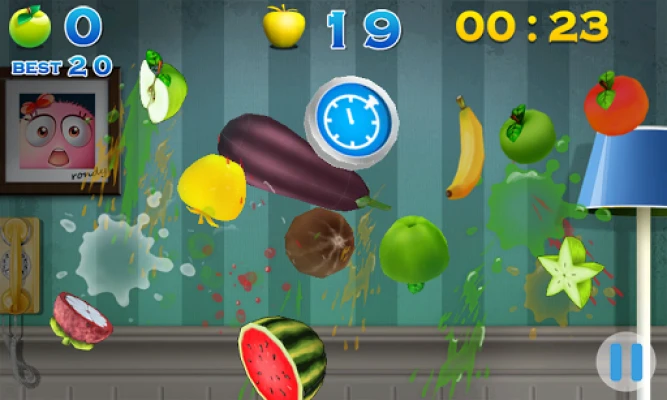
Task: Pause the game with the pause button
Action: click(x=626, y=362)
